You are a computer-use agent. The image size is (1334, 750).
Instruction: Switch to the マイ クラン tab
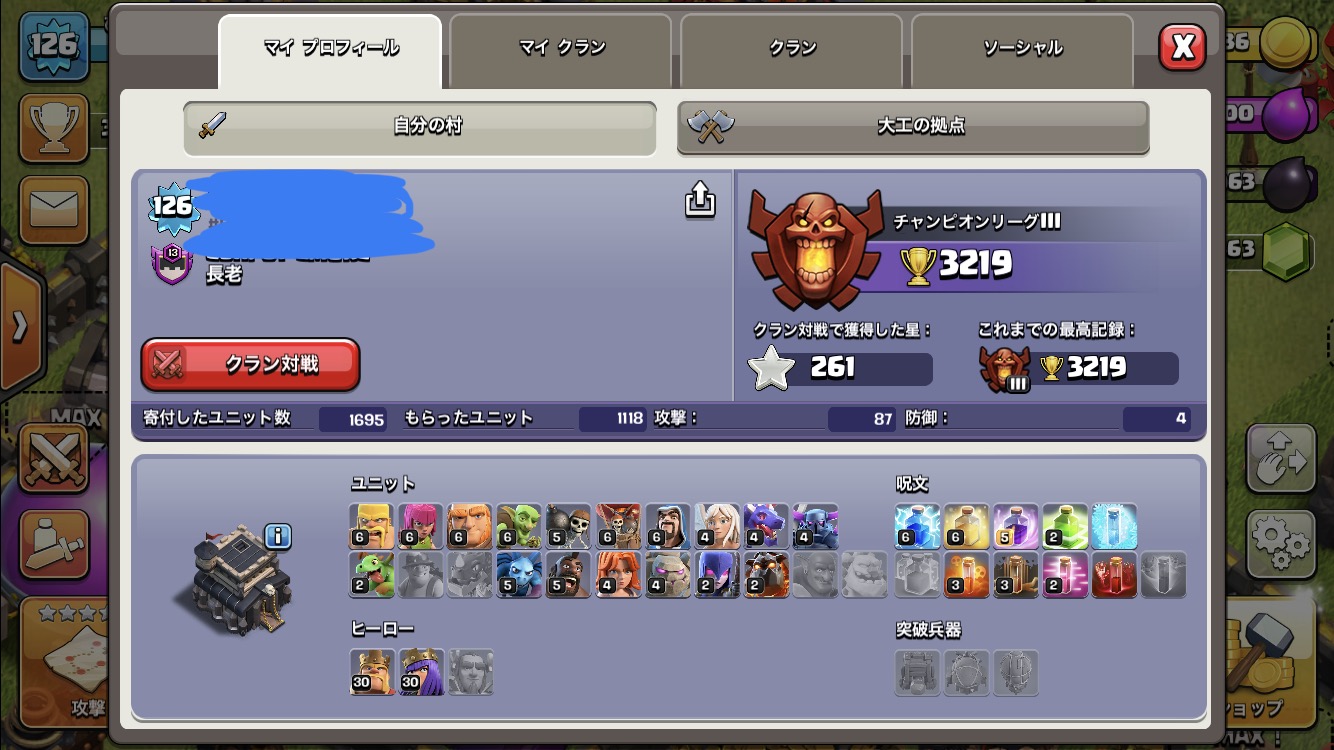[561, 48]
